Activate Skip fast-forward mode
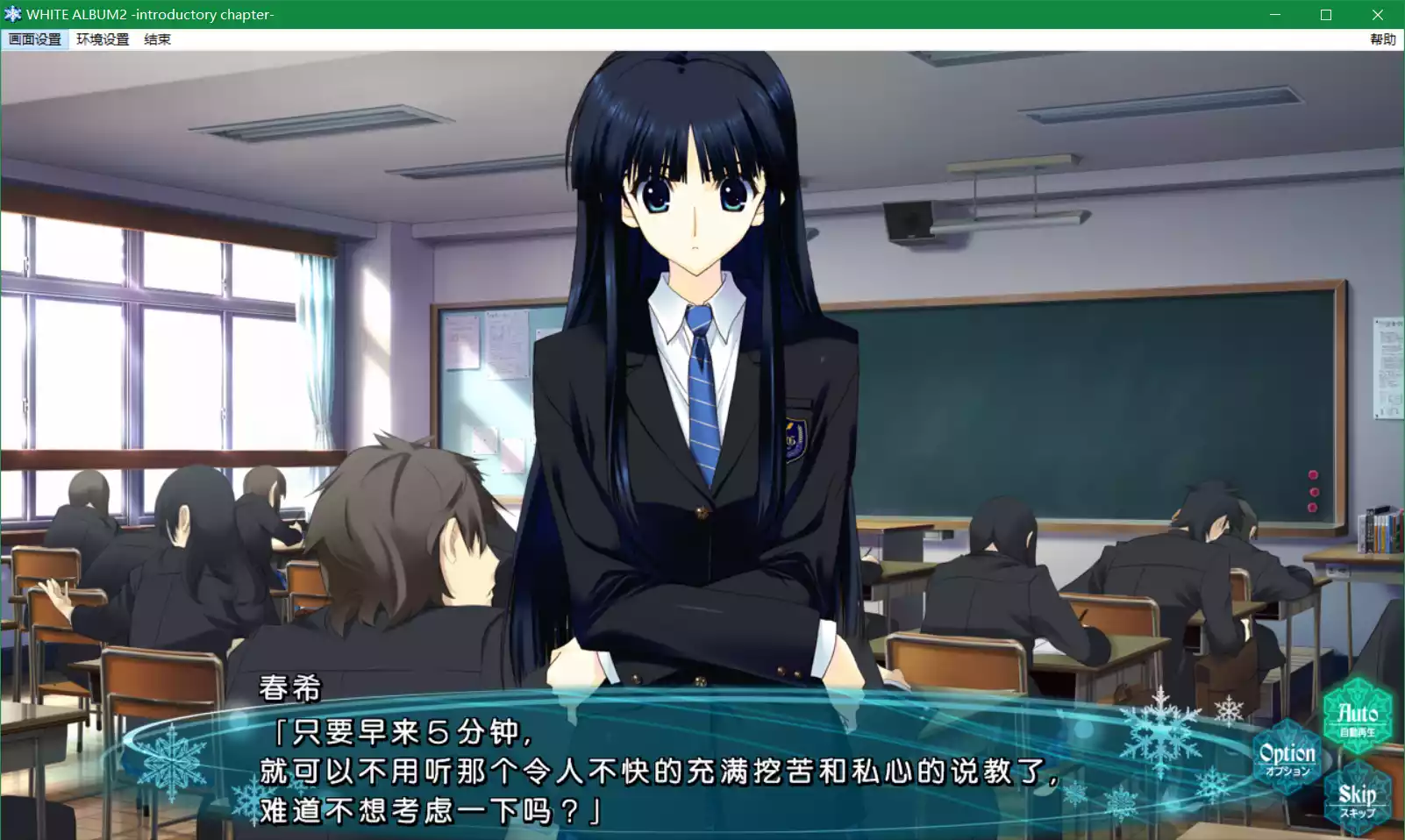Image resolution: width=1405 pixels, height=840 pixels. 1356,794
